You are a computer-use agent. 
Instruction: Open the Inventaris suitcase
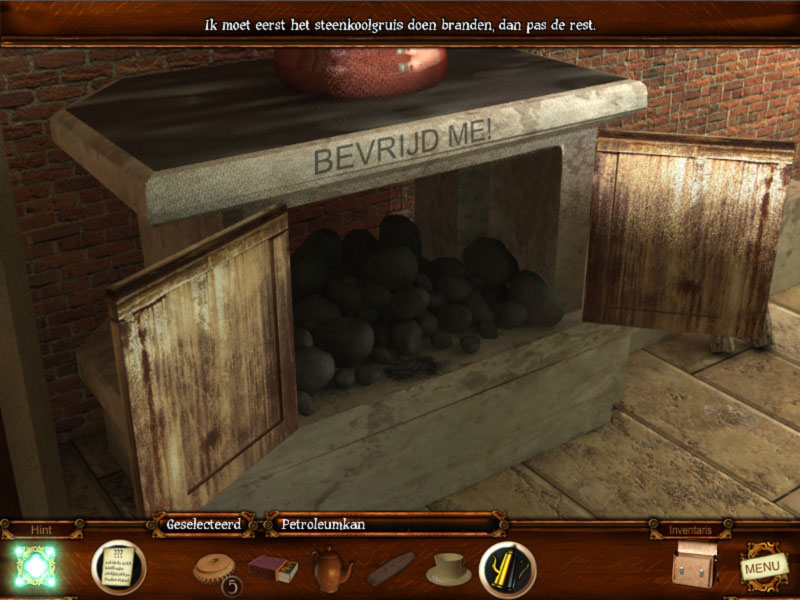[x=692, y=565]
